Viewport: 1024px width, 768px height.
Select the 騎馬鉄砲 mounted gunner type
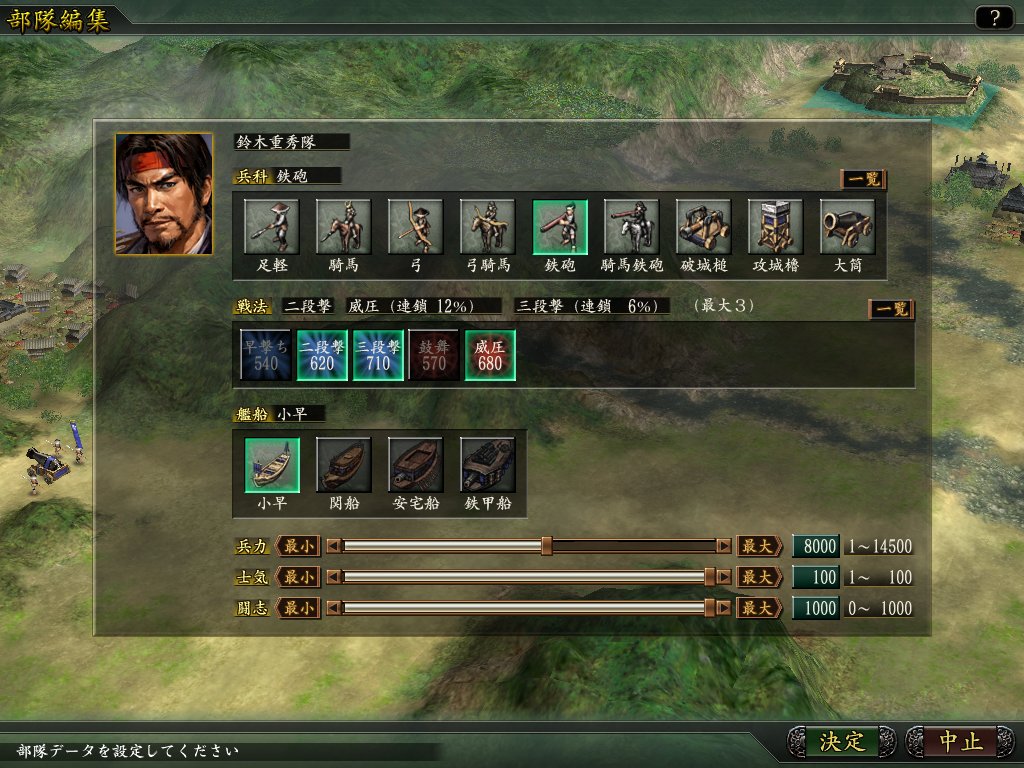[x=632, y=227]
